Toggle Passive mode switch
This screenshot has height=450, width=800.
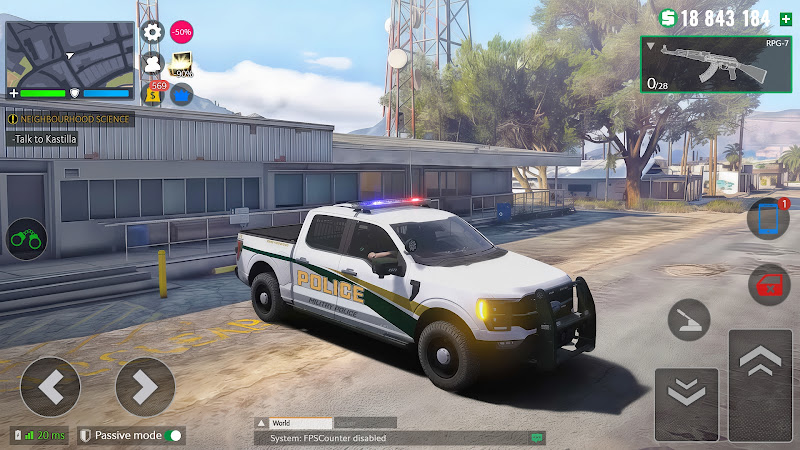(175, 436)
